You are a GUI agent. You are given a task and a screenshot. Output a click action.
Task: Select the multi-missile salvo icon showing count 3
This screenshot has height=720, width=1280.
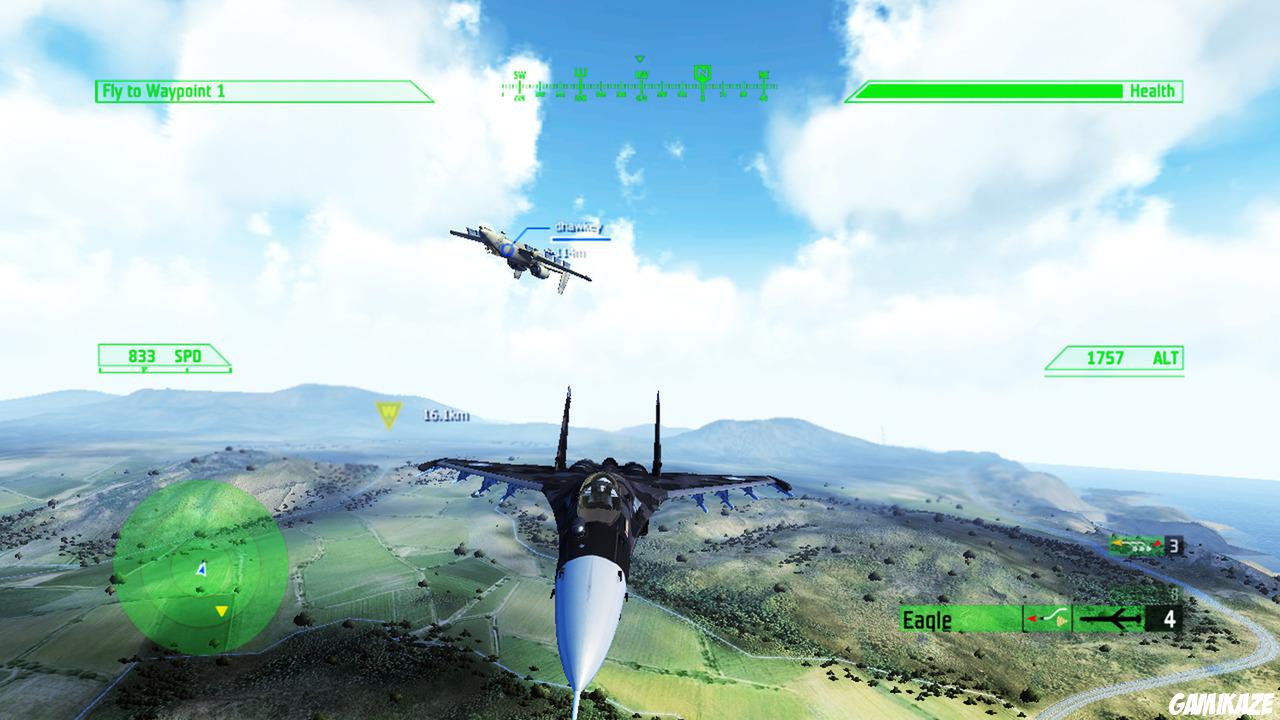tap(1135, 547)
